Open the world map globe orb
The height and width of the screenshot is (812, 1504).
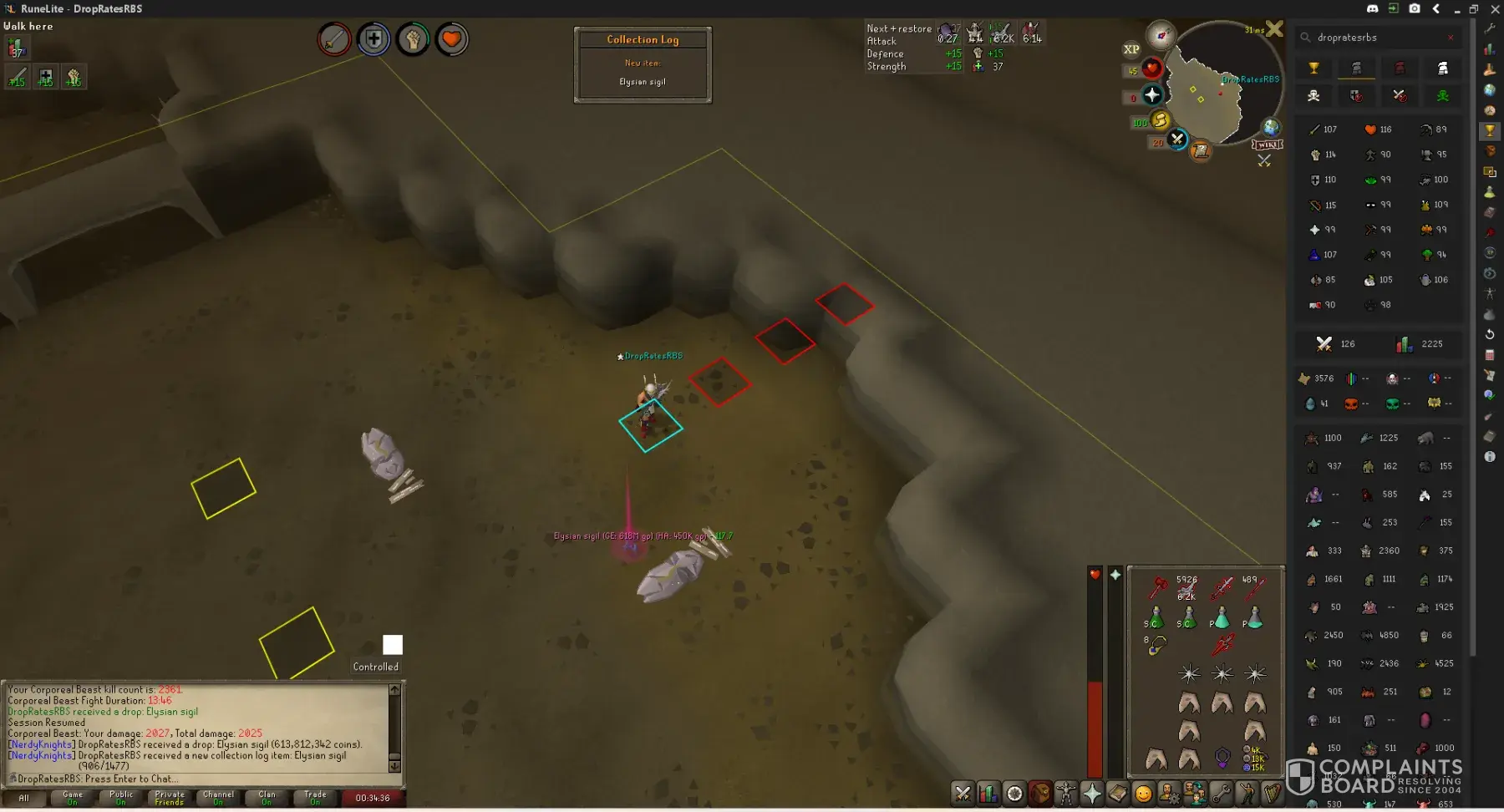tap(1271, 127)
